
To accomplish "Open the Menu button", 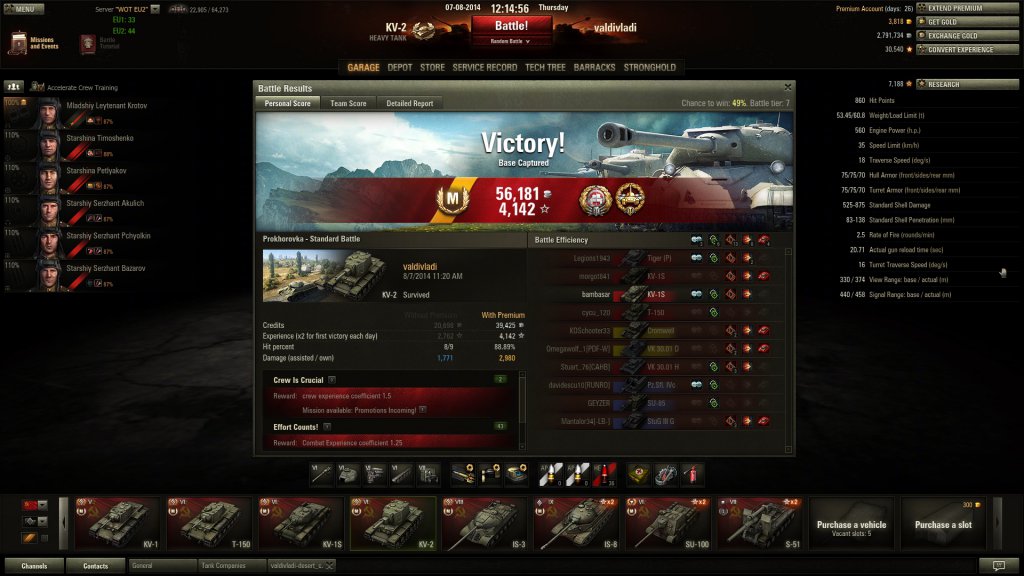I will pos(25,8).
